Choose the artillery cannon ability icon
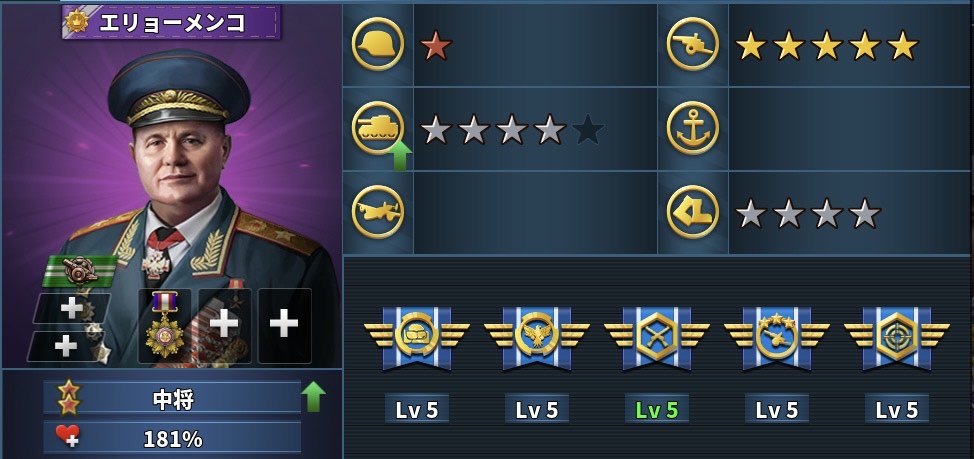The image size is (974, 459). click(692, 45)
